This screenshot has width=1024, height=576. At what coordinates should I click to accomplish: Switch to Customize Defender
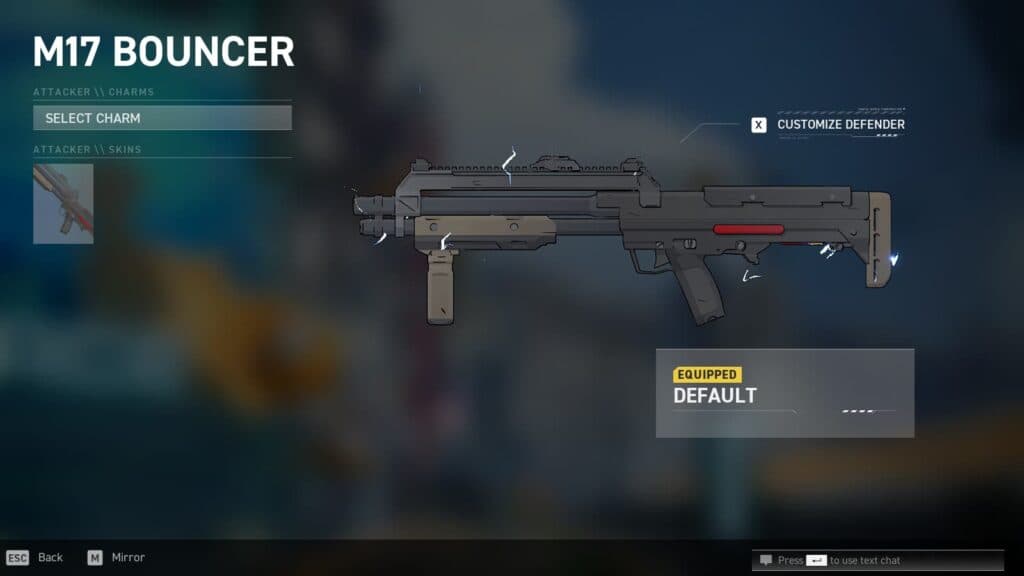[x=829, y=125]
